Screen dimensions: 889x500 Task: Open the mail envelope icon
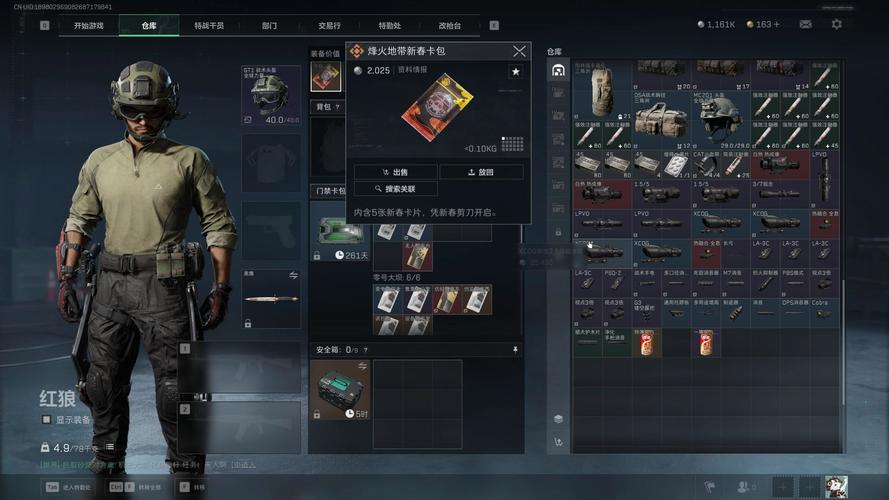(805, 24)
